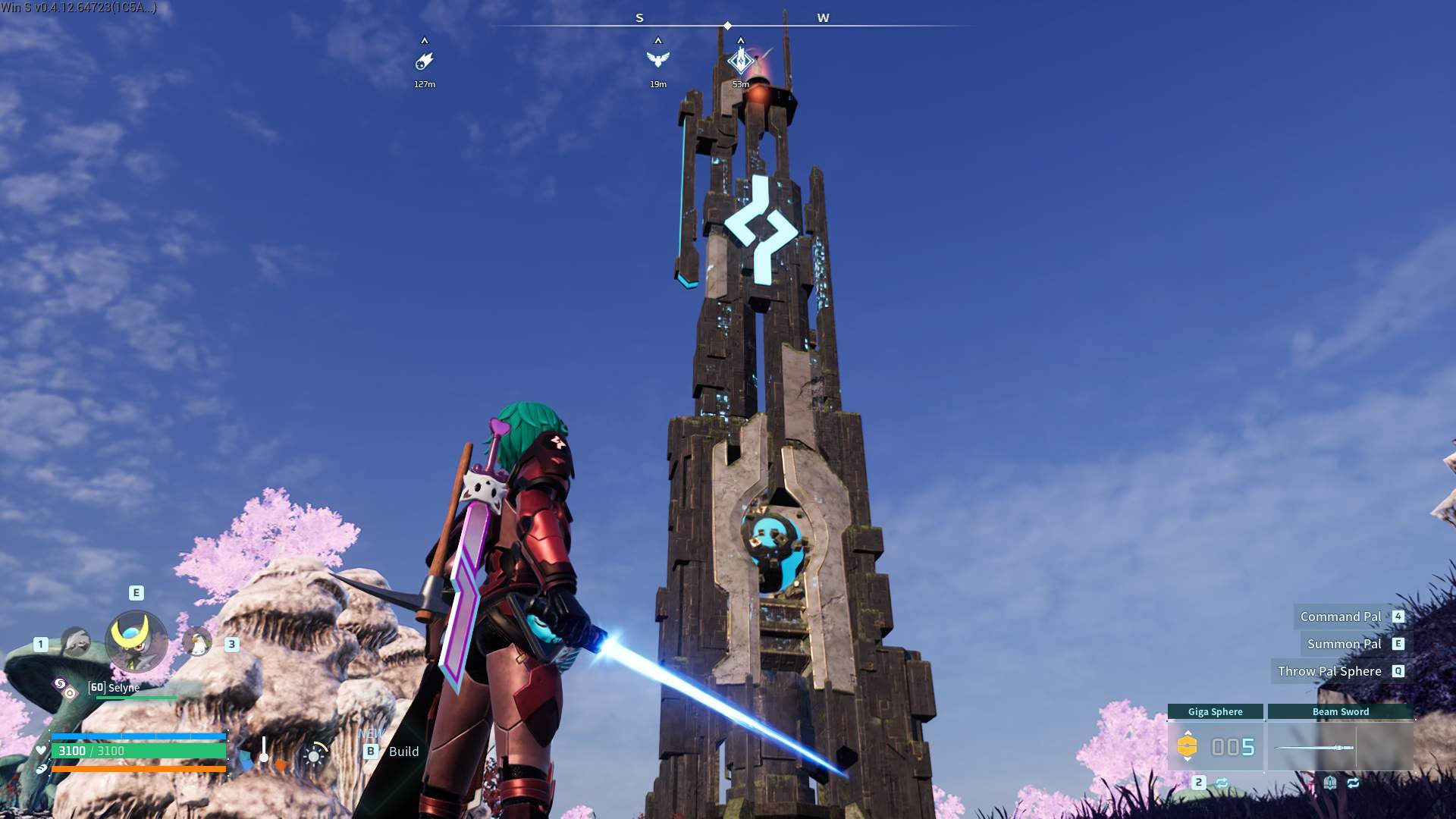Click the Selyne swirl skill icon
Image resolution: width=1456 pixels, height=819 pixels.
(60, 684)
